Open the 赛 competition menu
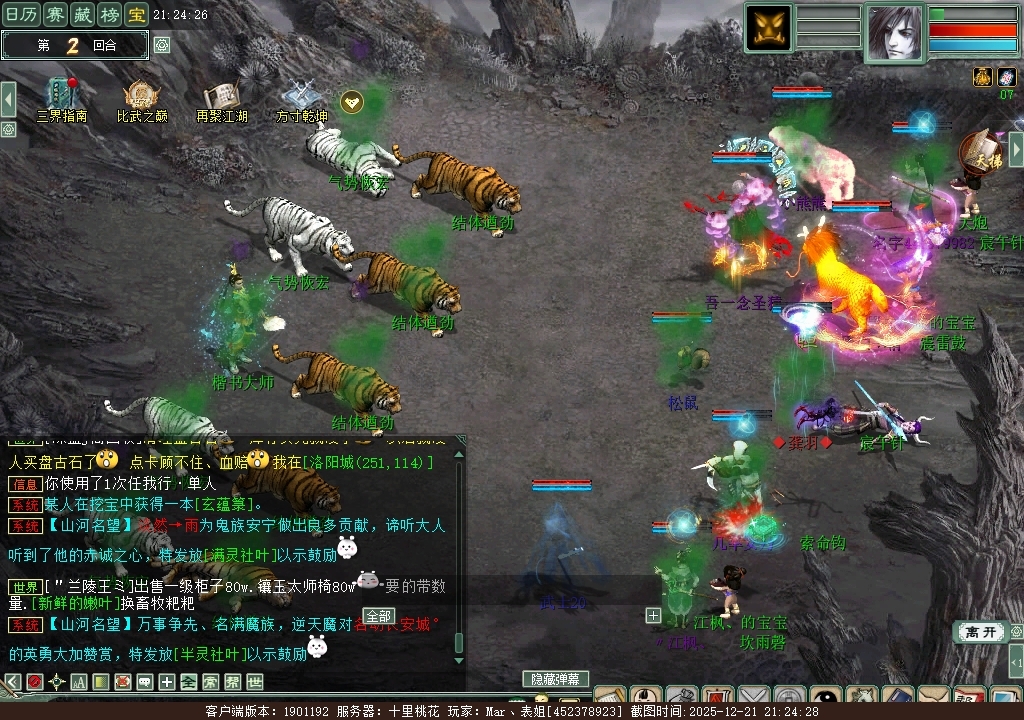The image size is (1024, 720). (57, 14)
